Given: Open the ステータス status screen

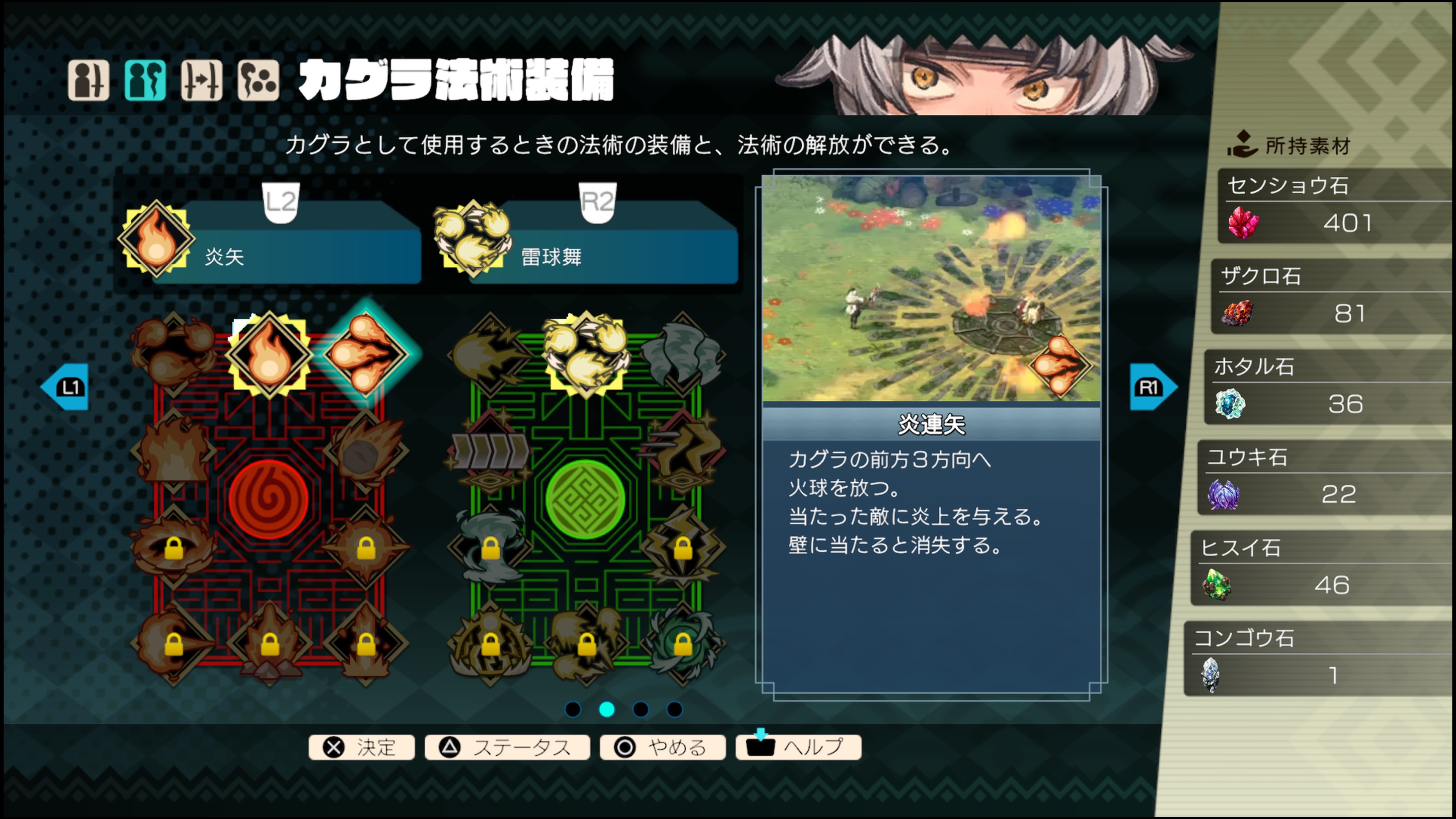Looking at the screenshot, I should point(507,747).
